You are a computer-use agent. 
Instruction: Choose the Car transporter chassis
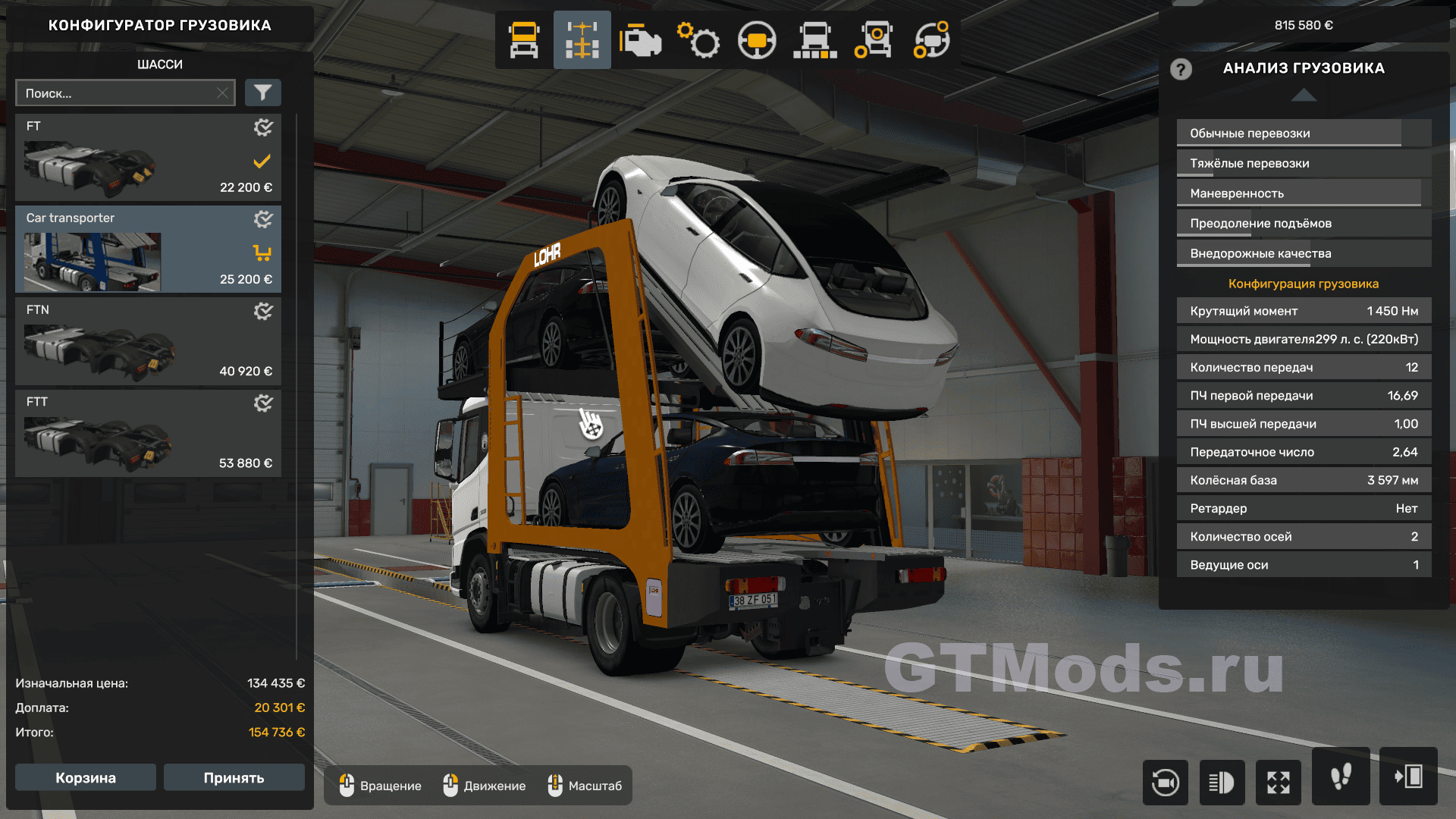click(148, 249)
